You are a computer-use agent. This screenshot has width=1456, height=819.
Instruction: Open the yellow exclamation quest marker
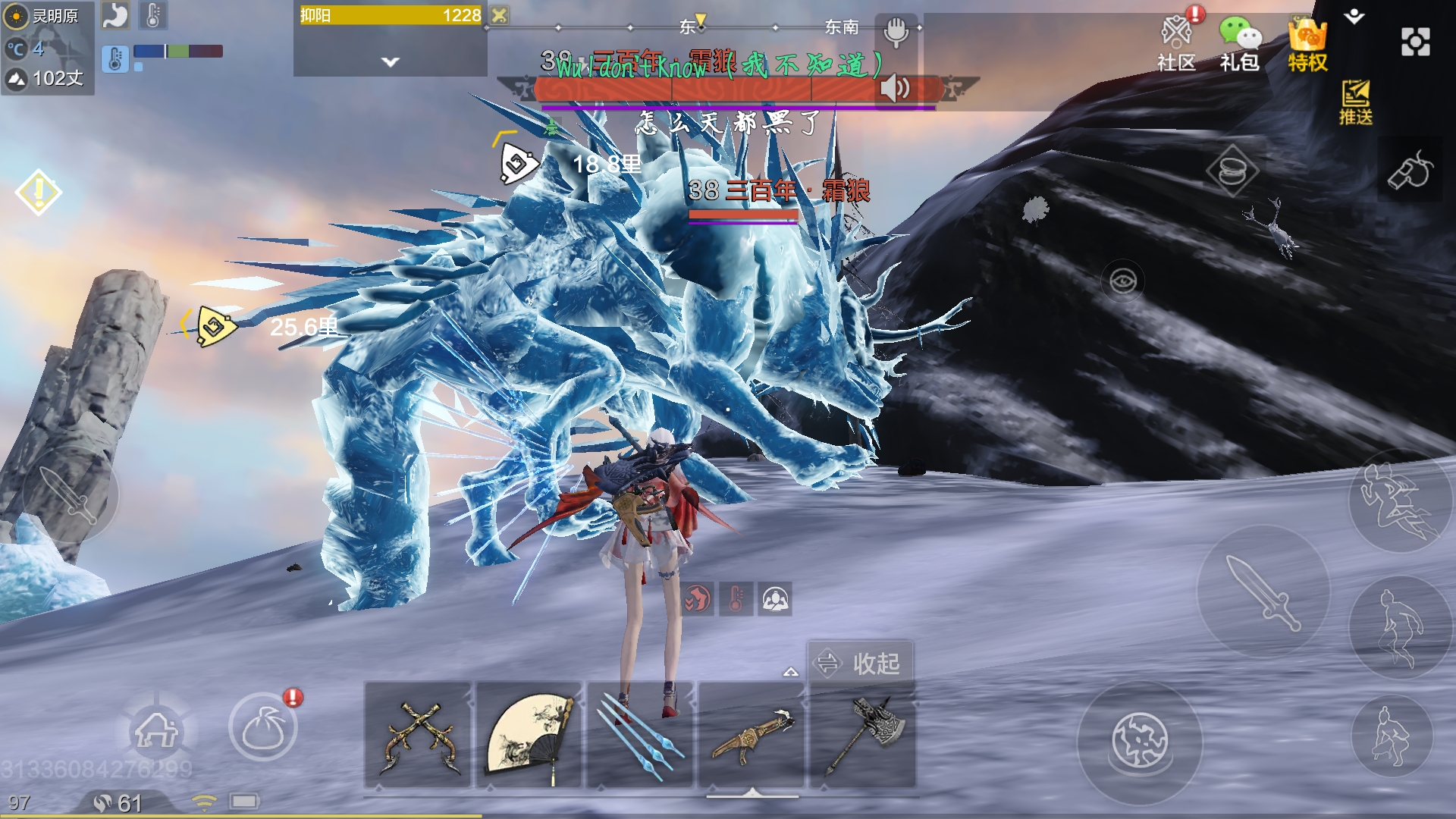[x=38, y=192]
